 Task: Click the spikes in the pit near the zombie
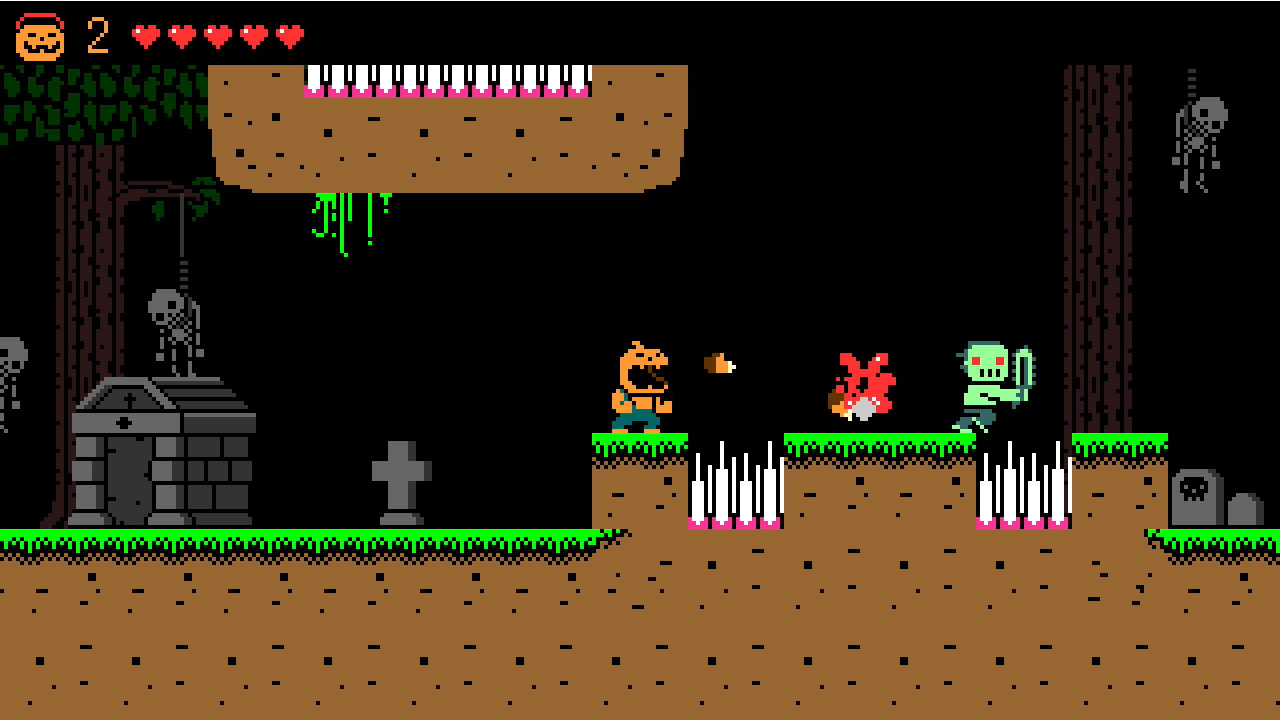coord(1025,485)
